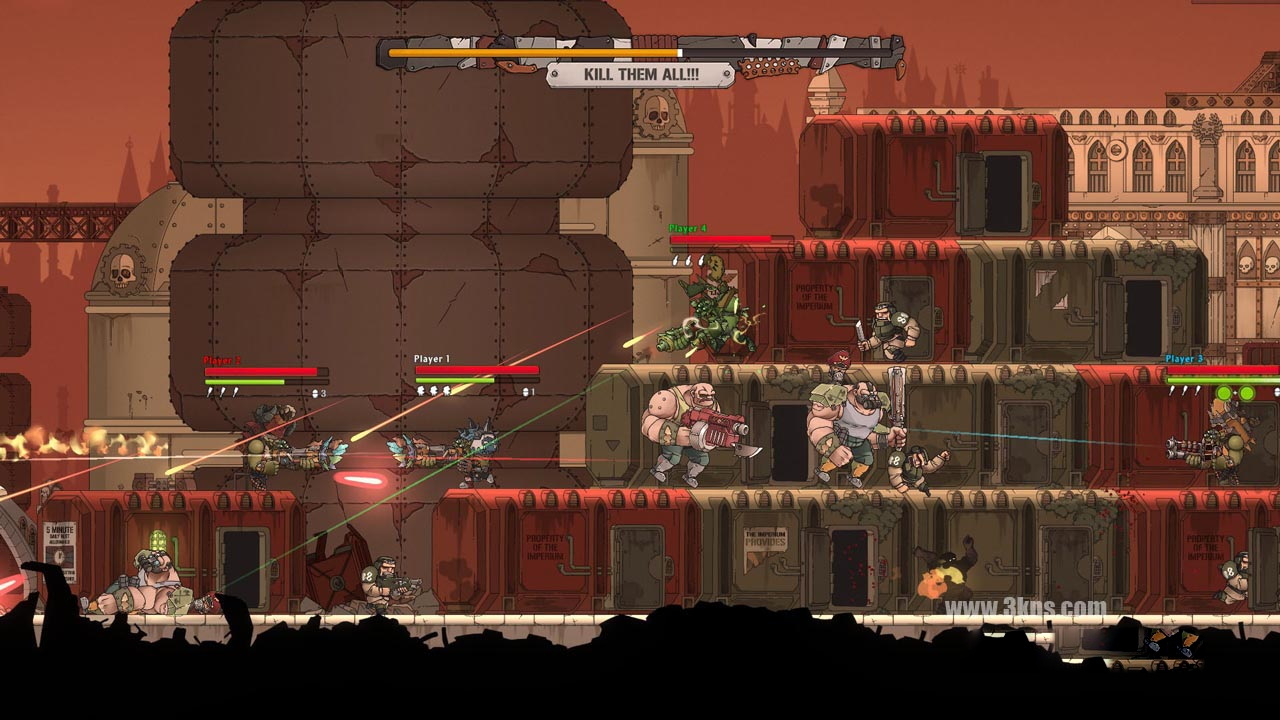
Task: Click the KILL THEM ALL objective banner
Action: pos(641,75)
